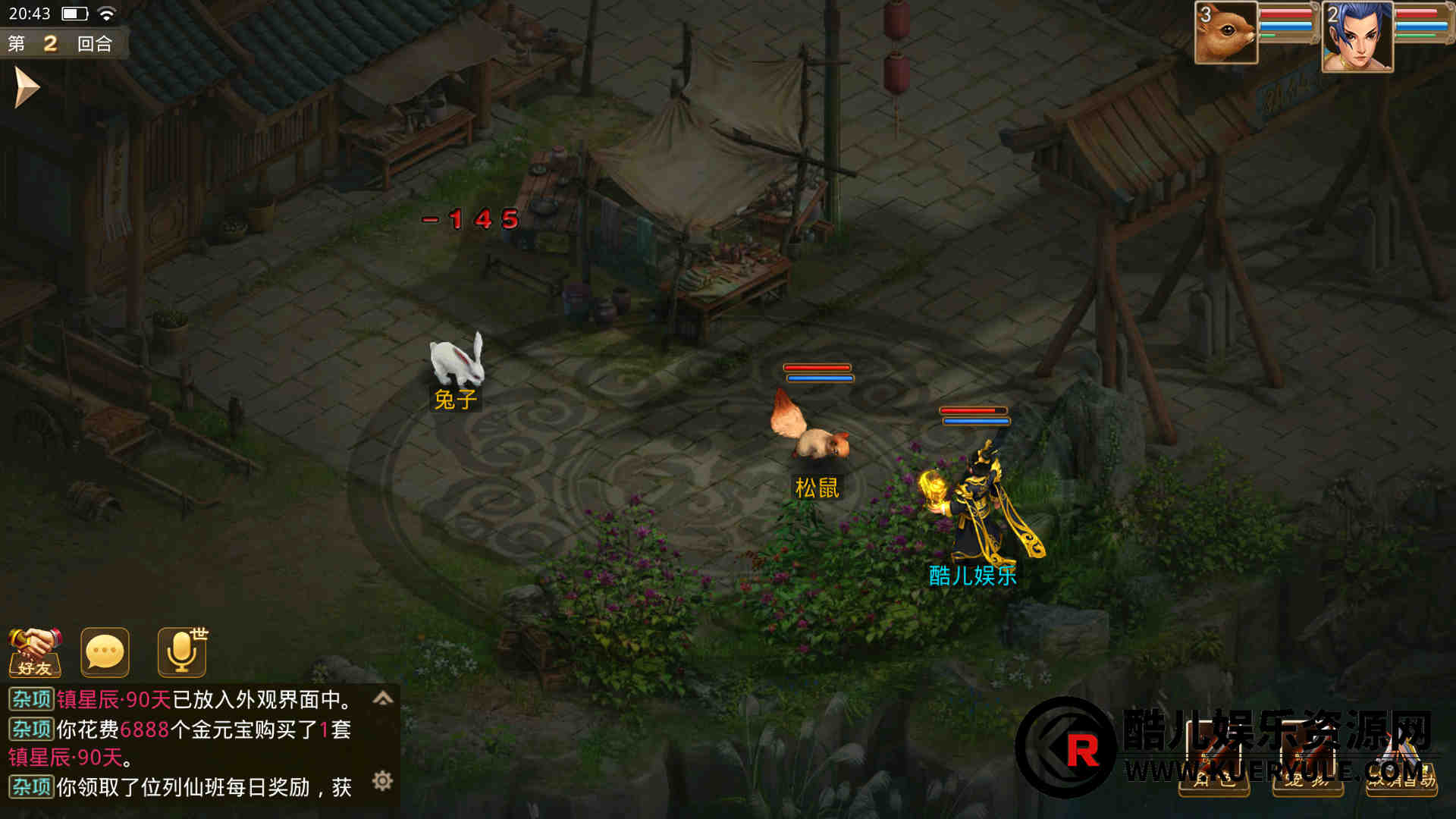This screenshot has width=1456, height=819.
Task: Expand the chat log with the up arrow
Action: (383, 698)
